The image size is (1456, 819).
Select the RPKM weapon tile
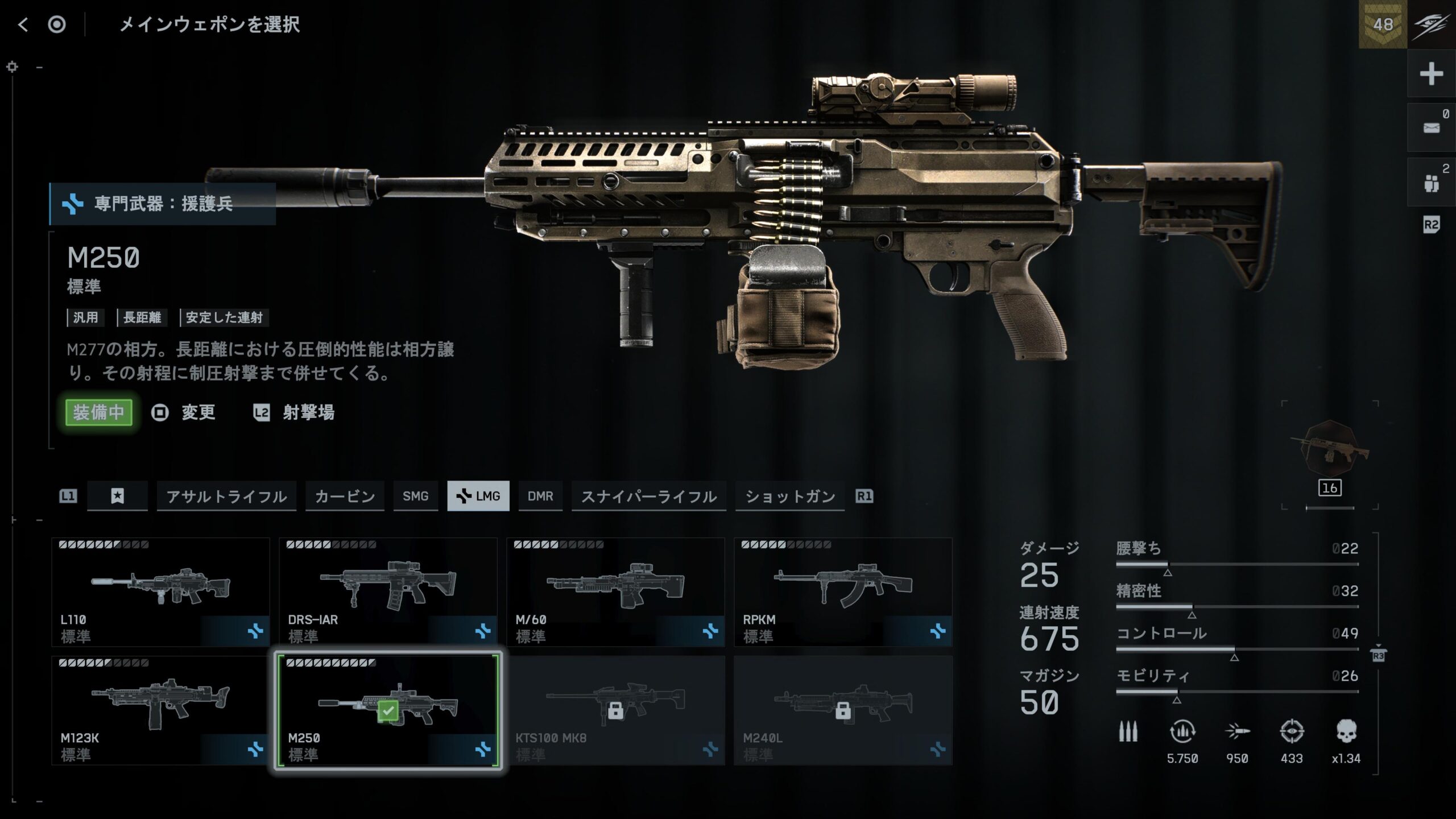click(843, 592)
